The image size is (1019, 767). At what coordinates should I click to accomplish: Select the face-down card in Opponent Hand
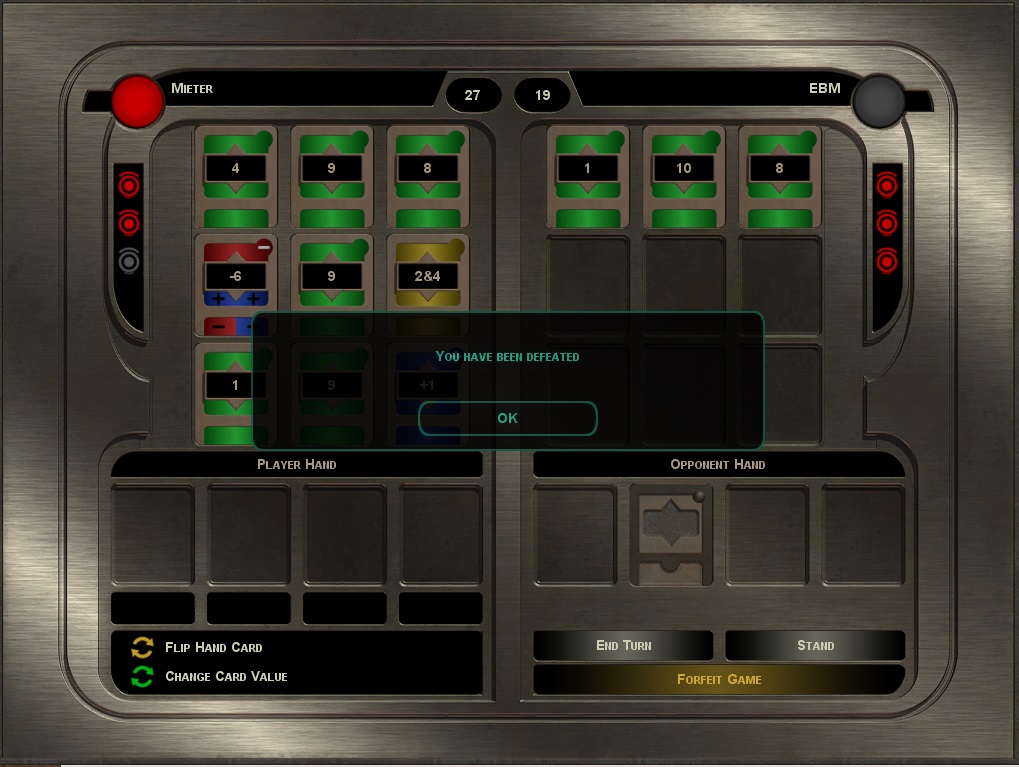pyautogui.click(x=671, y=534)
